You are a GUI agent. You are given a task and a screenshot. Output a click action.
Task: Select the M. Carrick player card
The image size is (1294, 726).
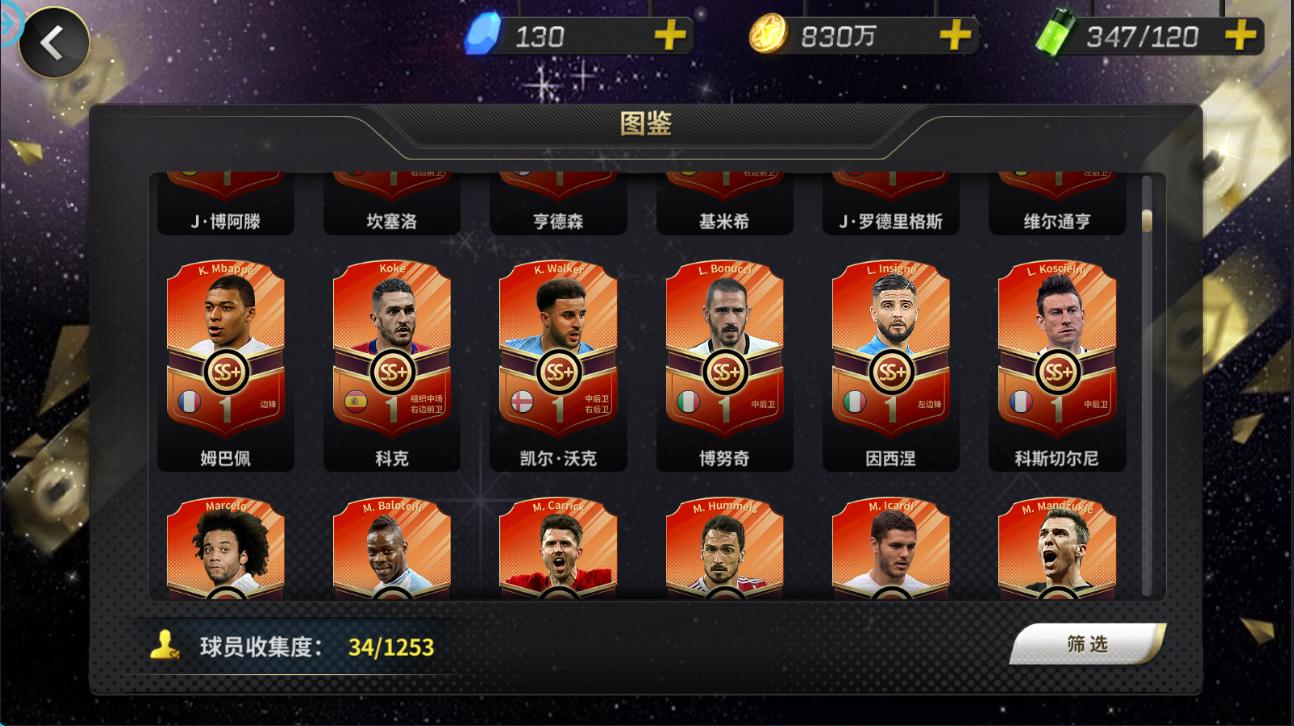(x=558, y=547)
